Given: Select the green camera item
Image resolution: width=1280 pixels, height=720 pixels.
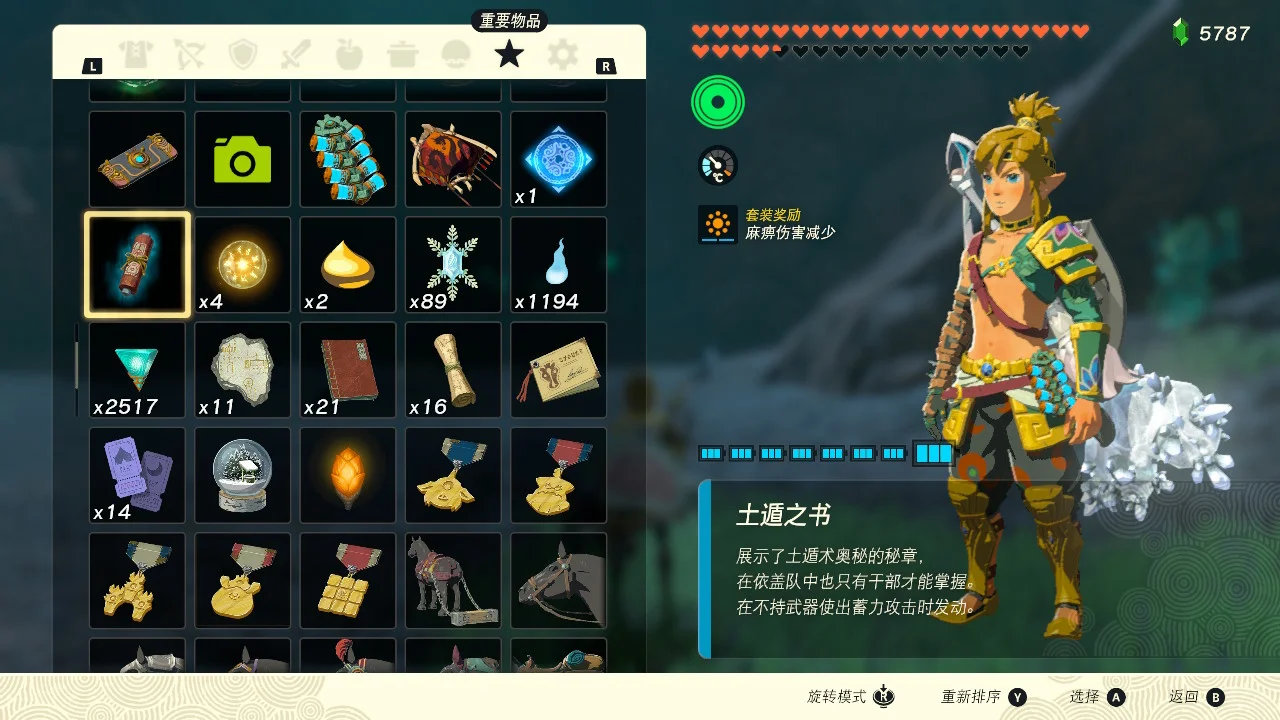Looking at the screenshot, I should coord(242,160).
